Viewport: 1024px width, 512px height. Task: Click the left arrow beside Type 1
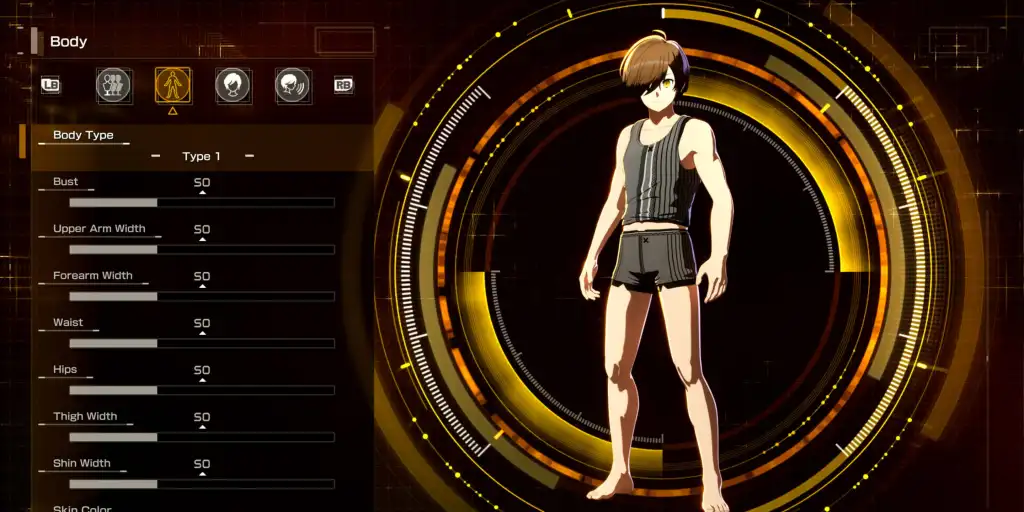[x=155, y=156]
